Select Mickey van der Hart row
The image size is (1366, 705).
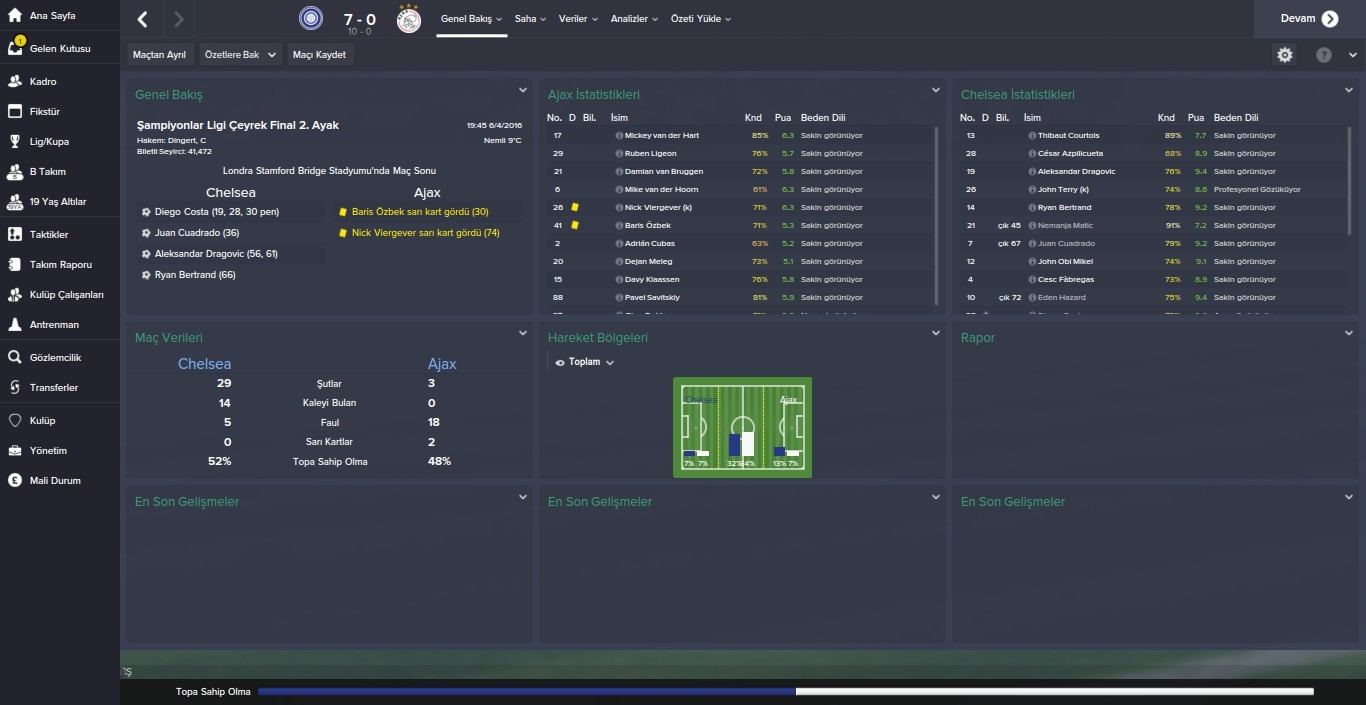pyautogui.click(x=661, y=135)
